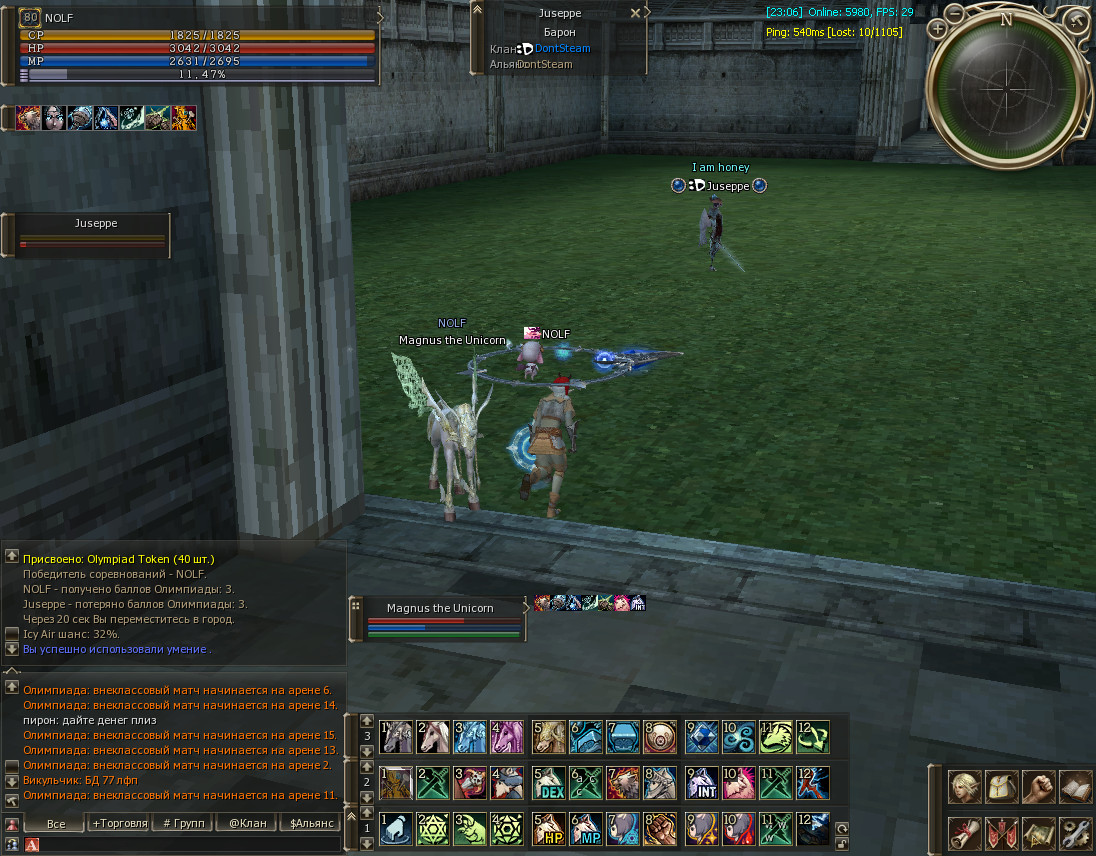The height and width of the screenshot is (856, 1096).
Task: Use the HP wolf skill in slot 5
Action: [548, 829]
